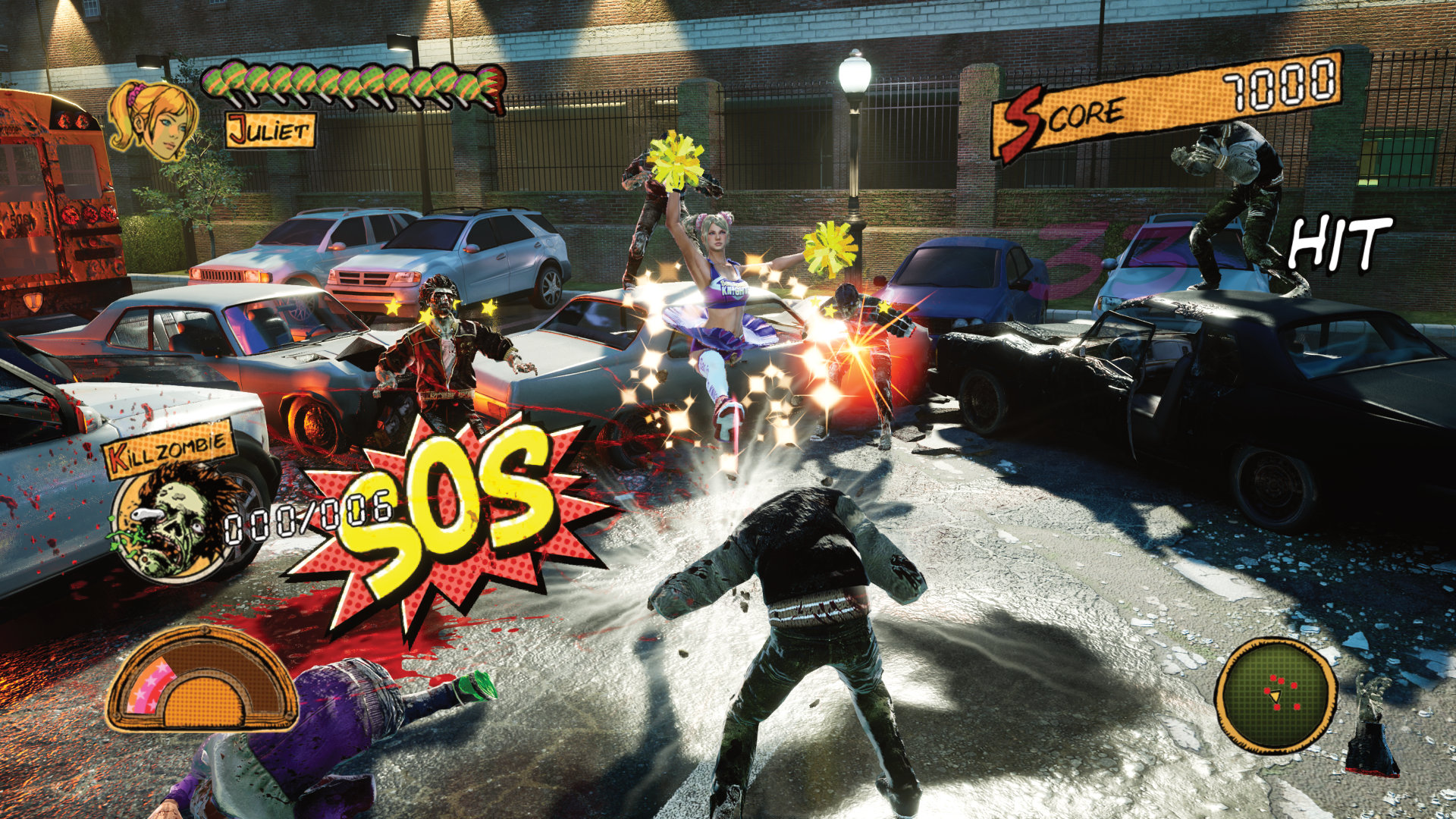Select the Kill Zombie objective icon
The image size is (1456, 819).
[171, 523]
